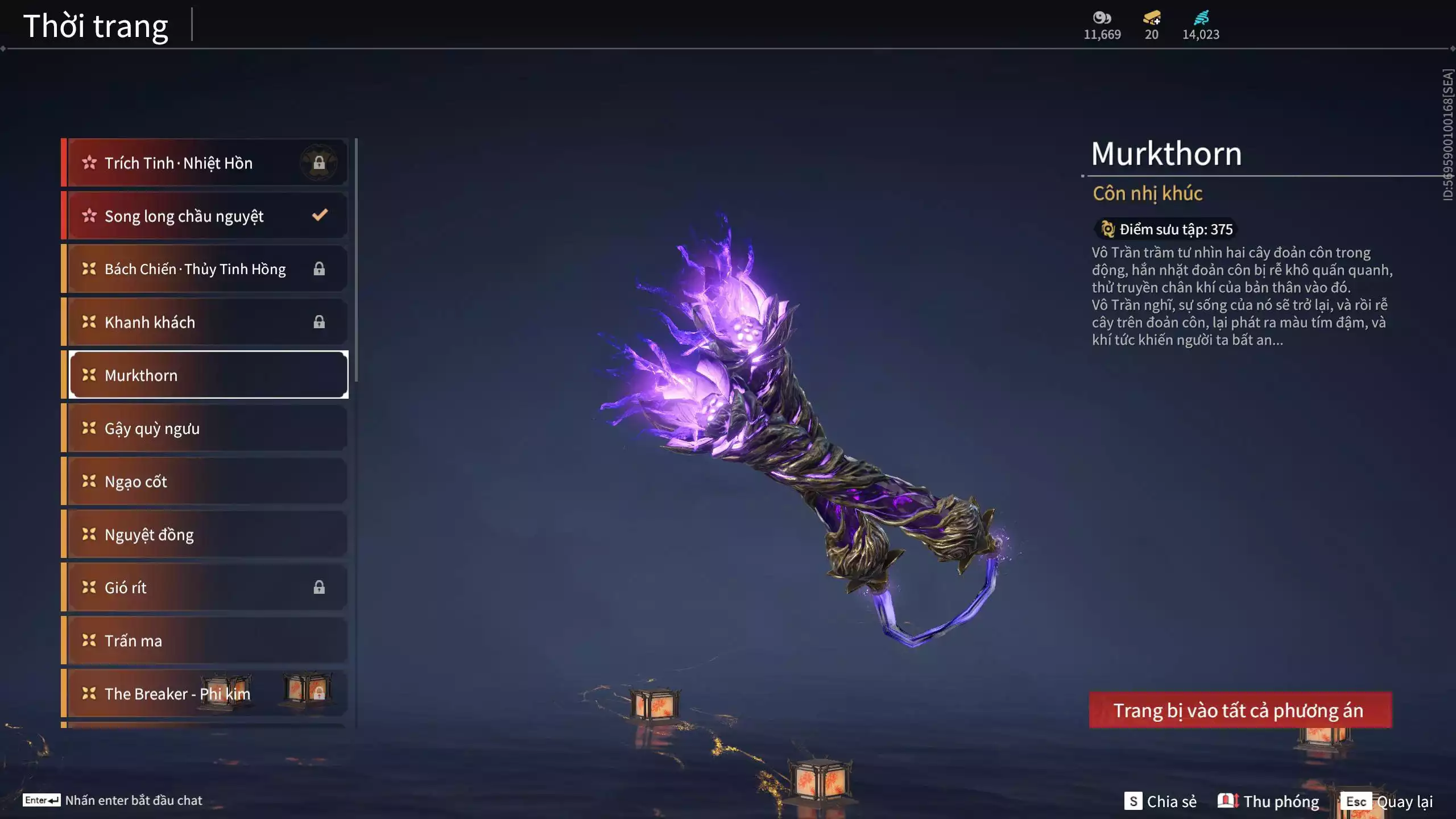1456x819 pixels.
Task: Select the Murkthorn list entry
Action: point(207,375)
